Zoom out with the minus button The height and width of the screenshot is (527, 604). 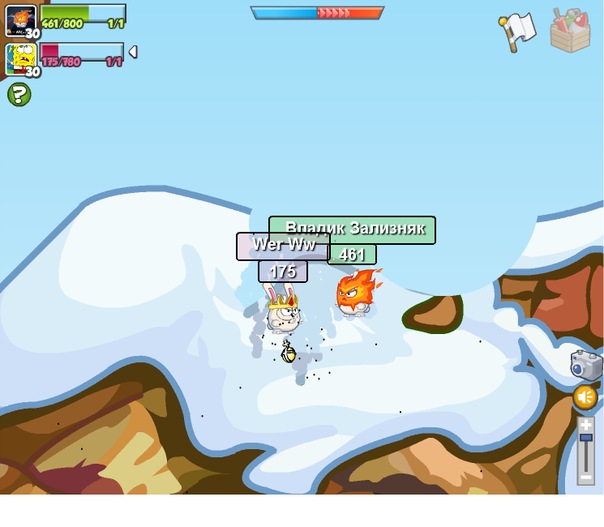pyautogui.click(x=586, y=478)
